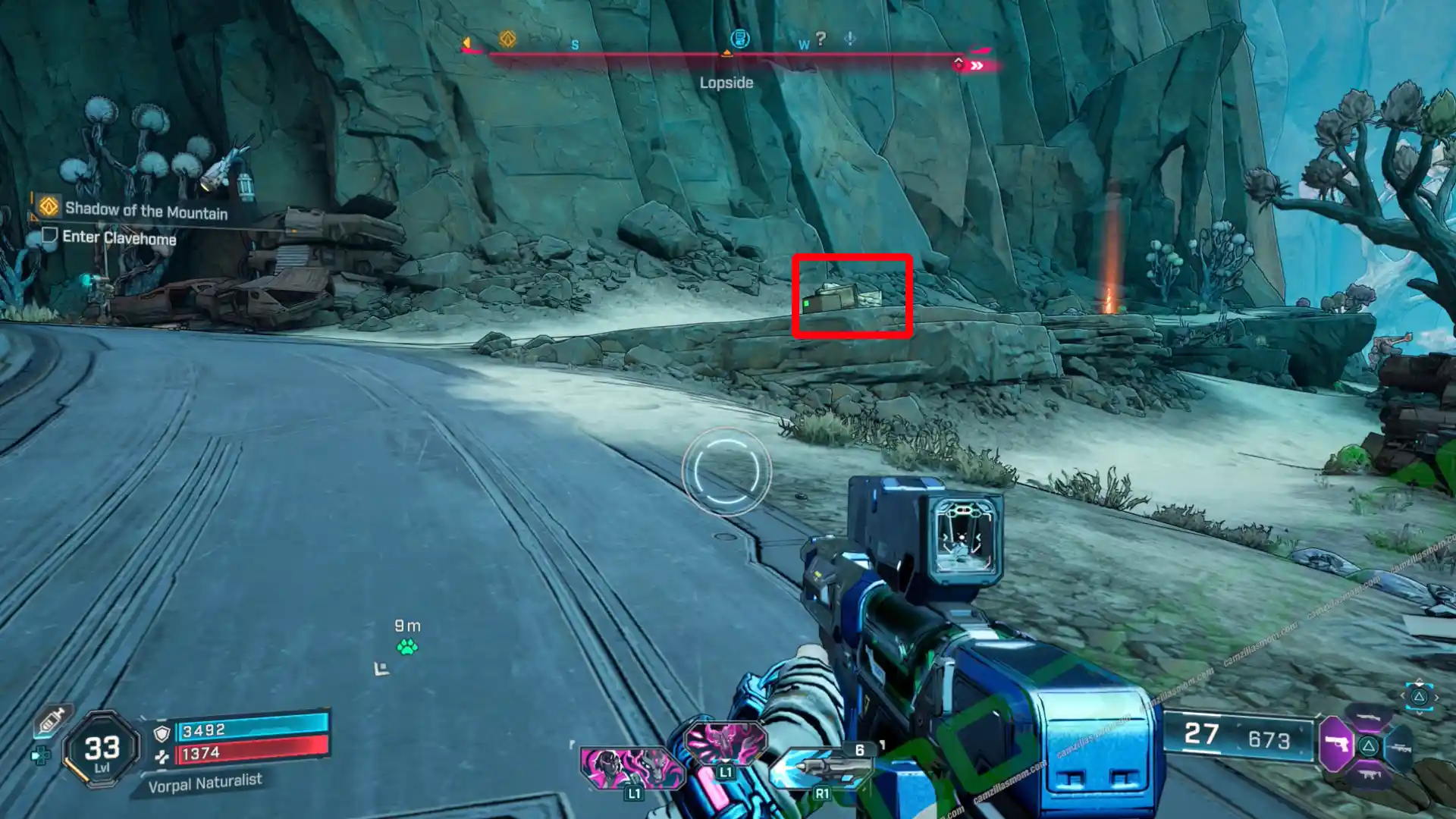1456x819 pixels.
Task: Fire the blue missile ordnance ability
Action: (x=821, y=767)
